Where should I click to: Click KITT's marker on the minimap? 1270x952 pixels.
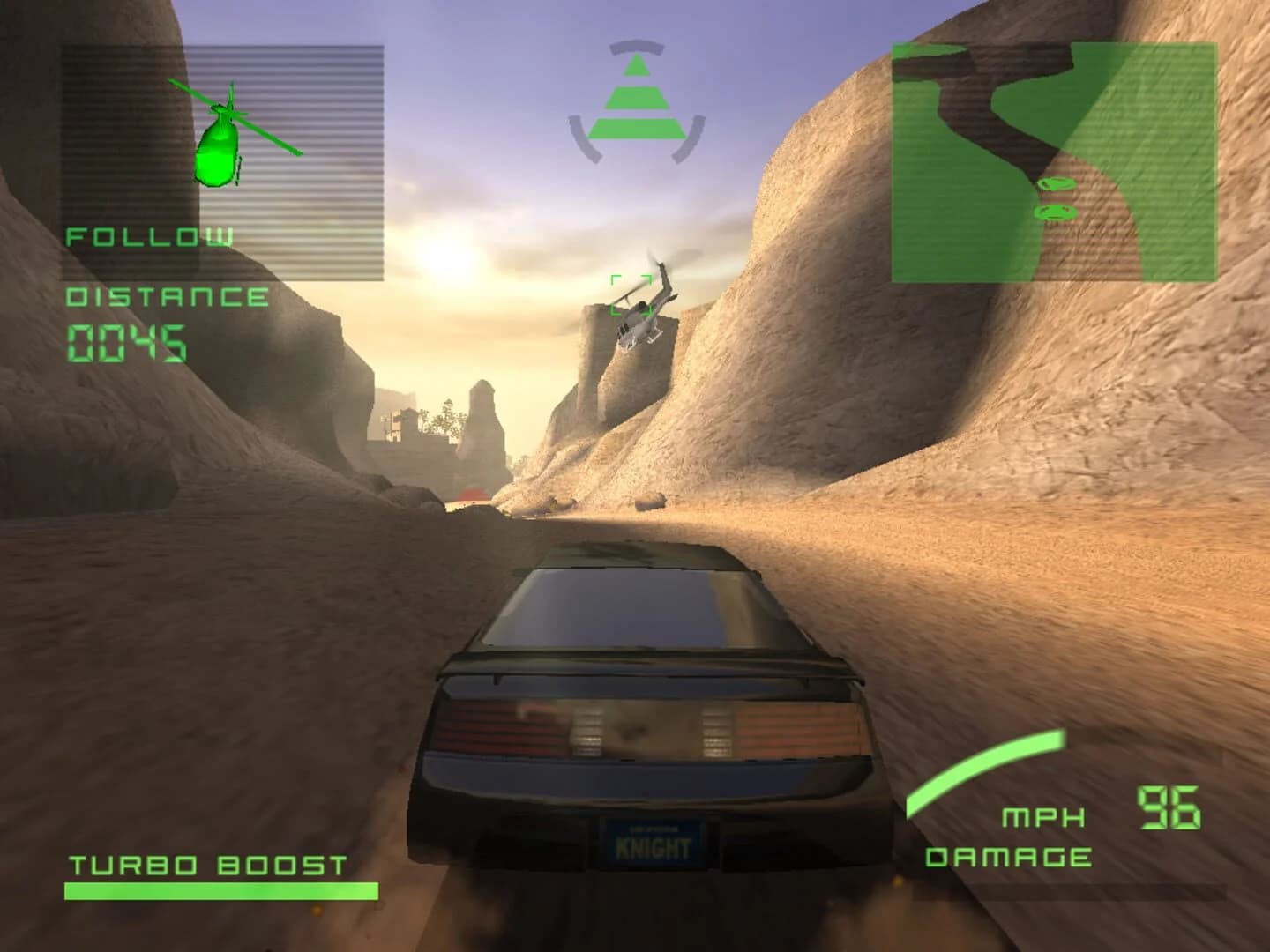click(1057, 212)
